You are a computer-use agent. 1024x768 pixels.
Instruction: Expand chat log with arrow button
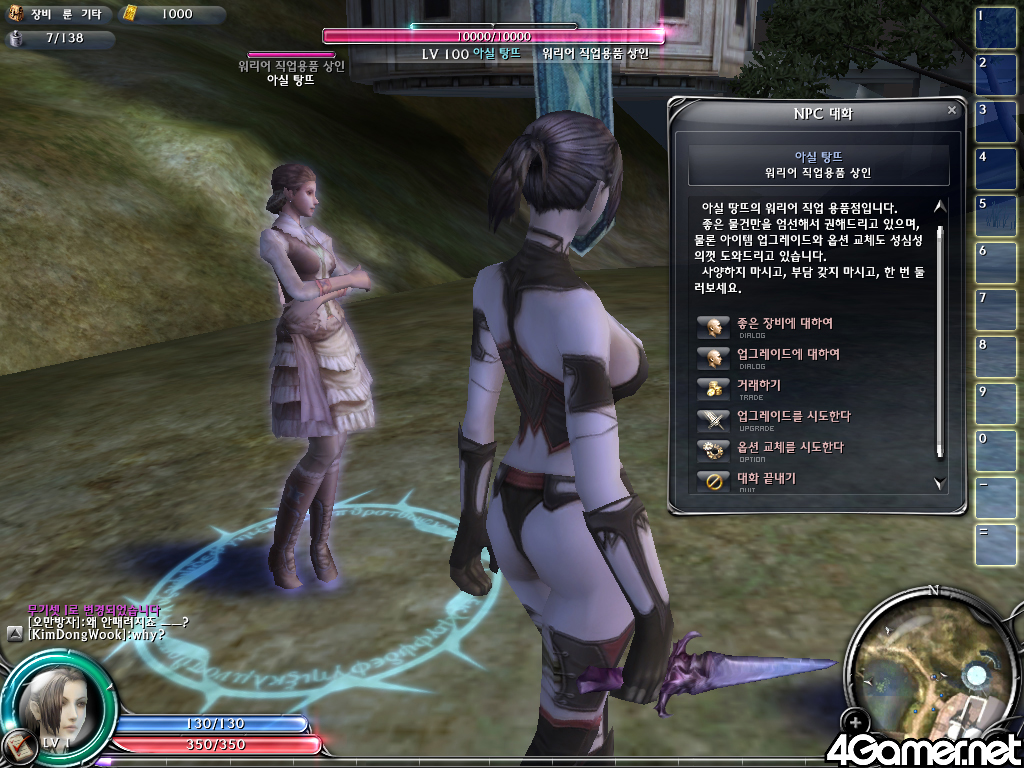point(15,634)
